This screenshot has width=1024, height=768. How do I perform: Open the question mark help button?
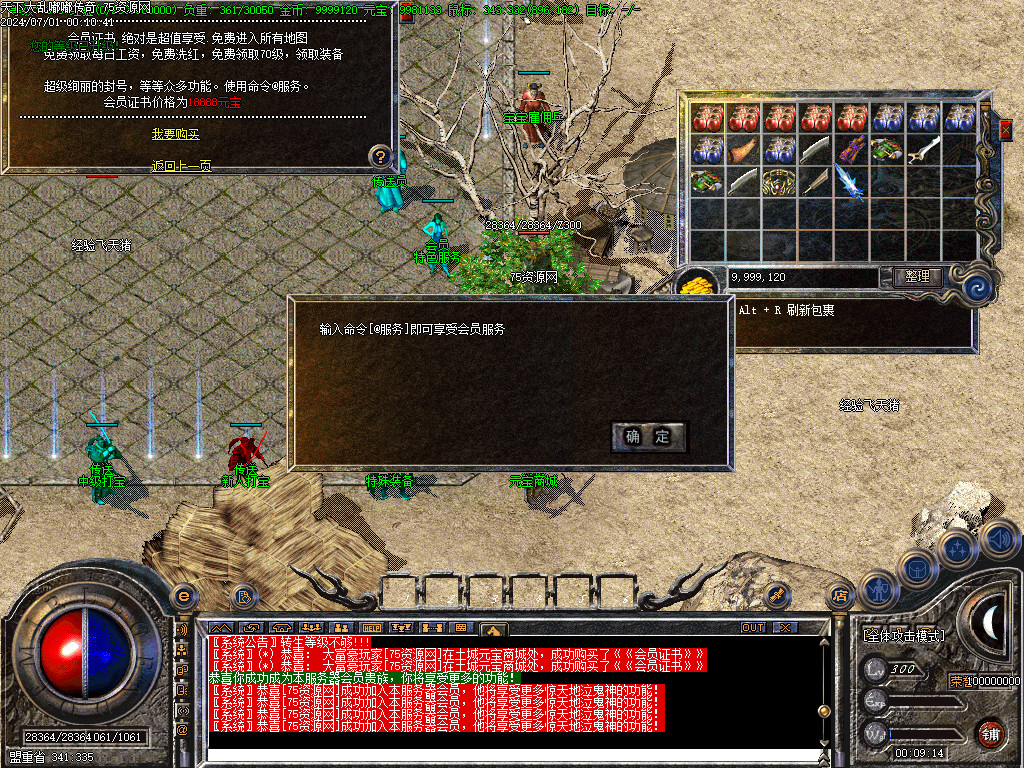(x=380, y=156)
